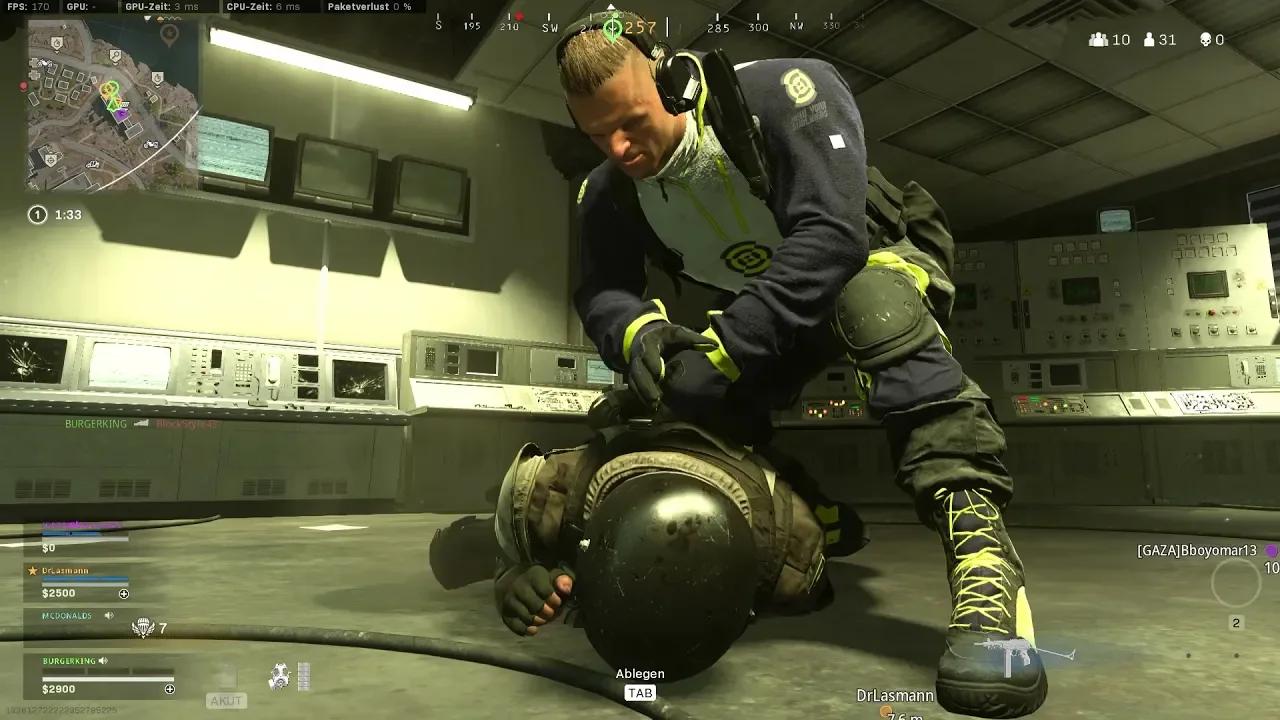
Task: Click the Ablegen action label
Action: tap(640, 674)
